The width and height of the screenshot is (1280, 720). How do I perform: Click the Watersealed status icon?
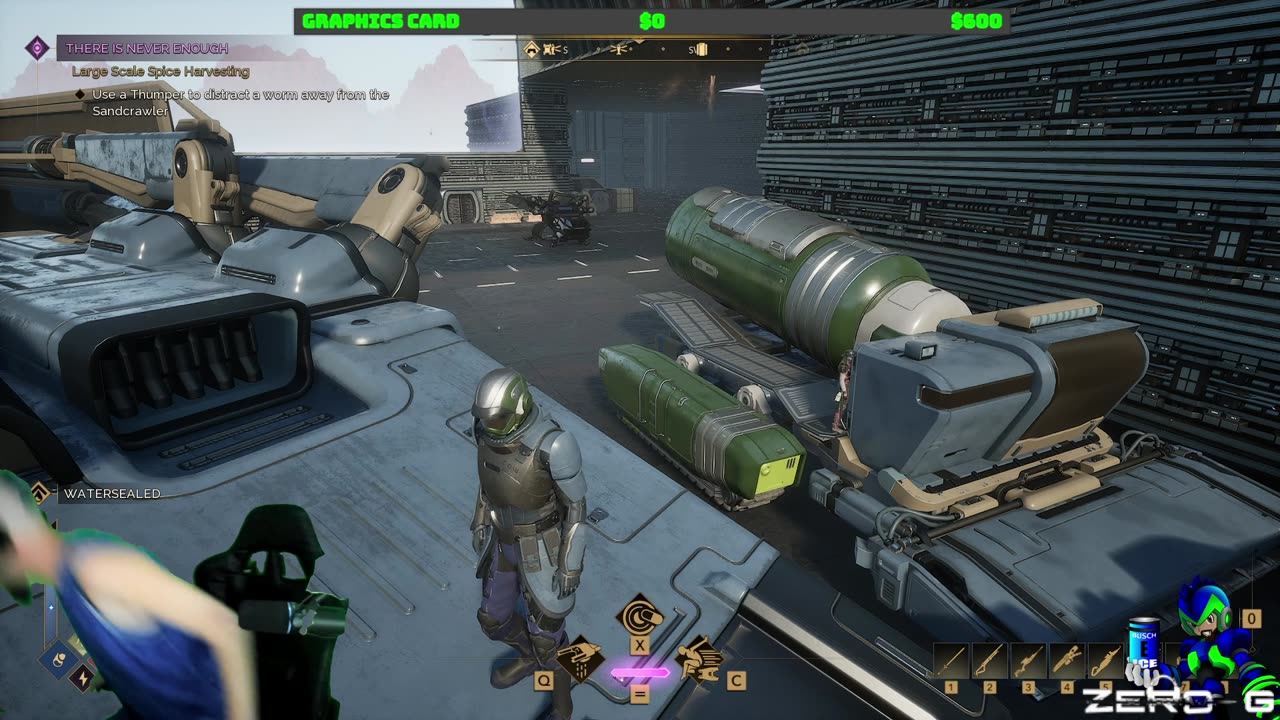point(41,493)
